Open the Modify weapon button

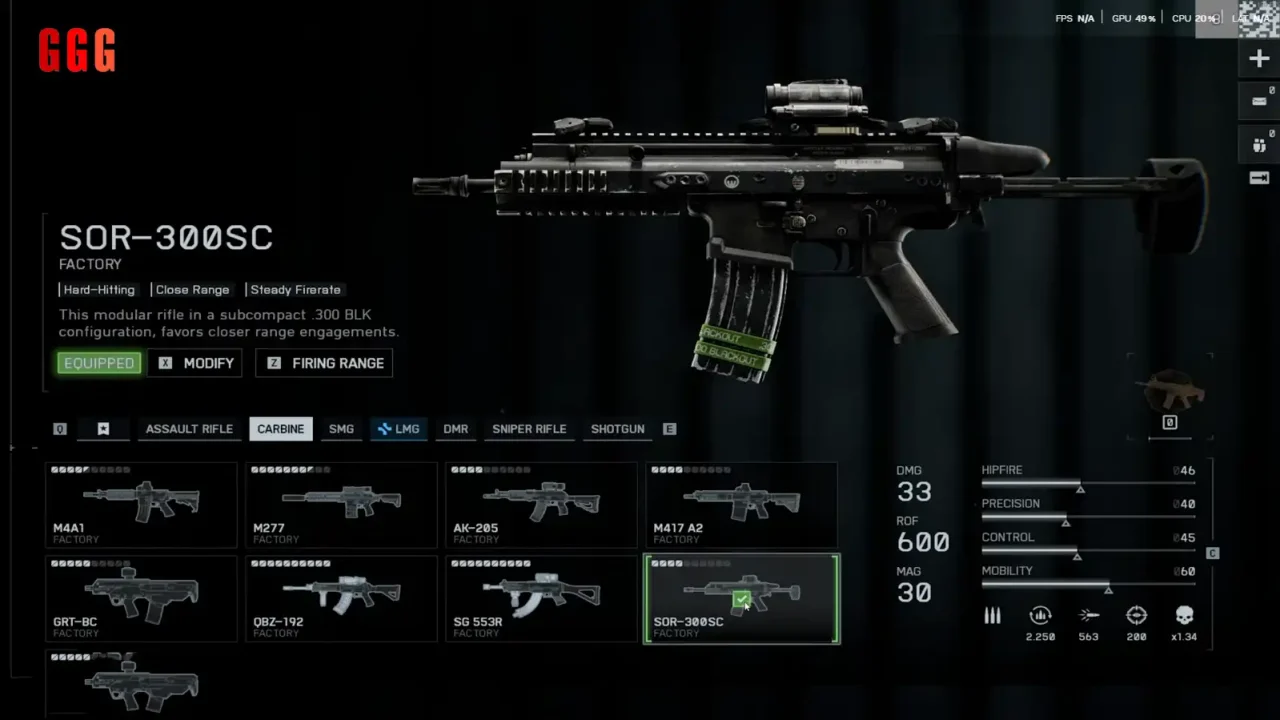click(196, 363)
